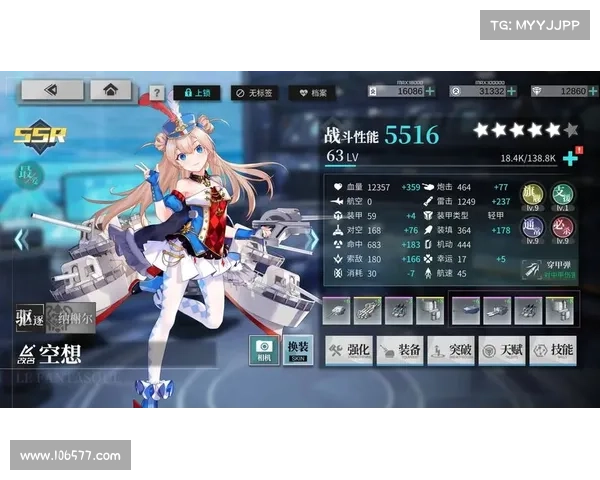The width and height of the screenshot is (600, 480).
Task: Open the question mark help button
Action: pyautogui.click(x=157, y=93)
